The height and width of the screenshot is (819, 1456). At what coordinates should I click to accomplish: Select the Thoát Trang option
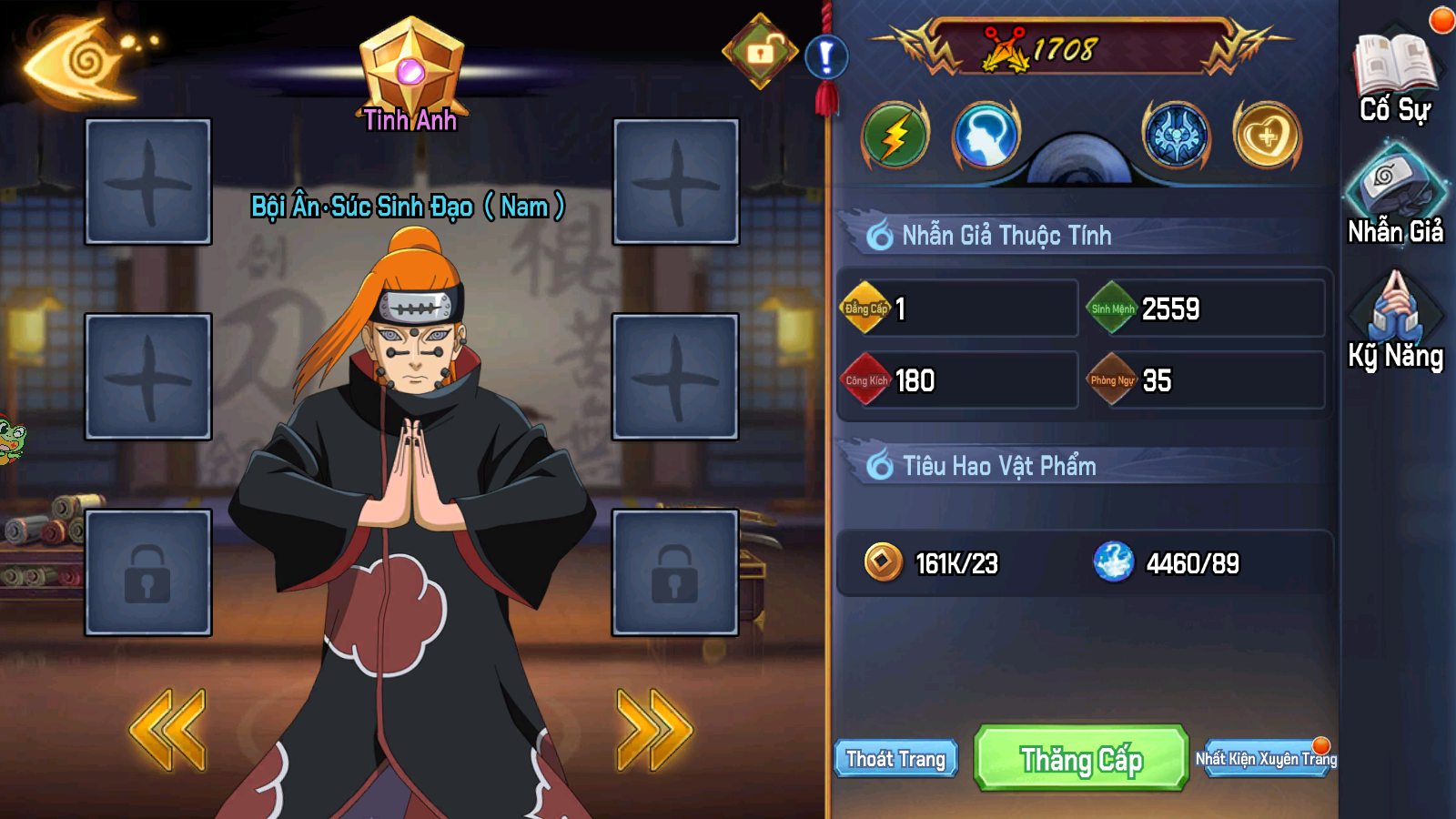(896, 758)
